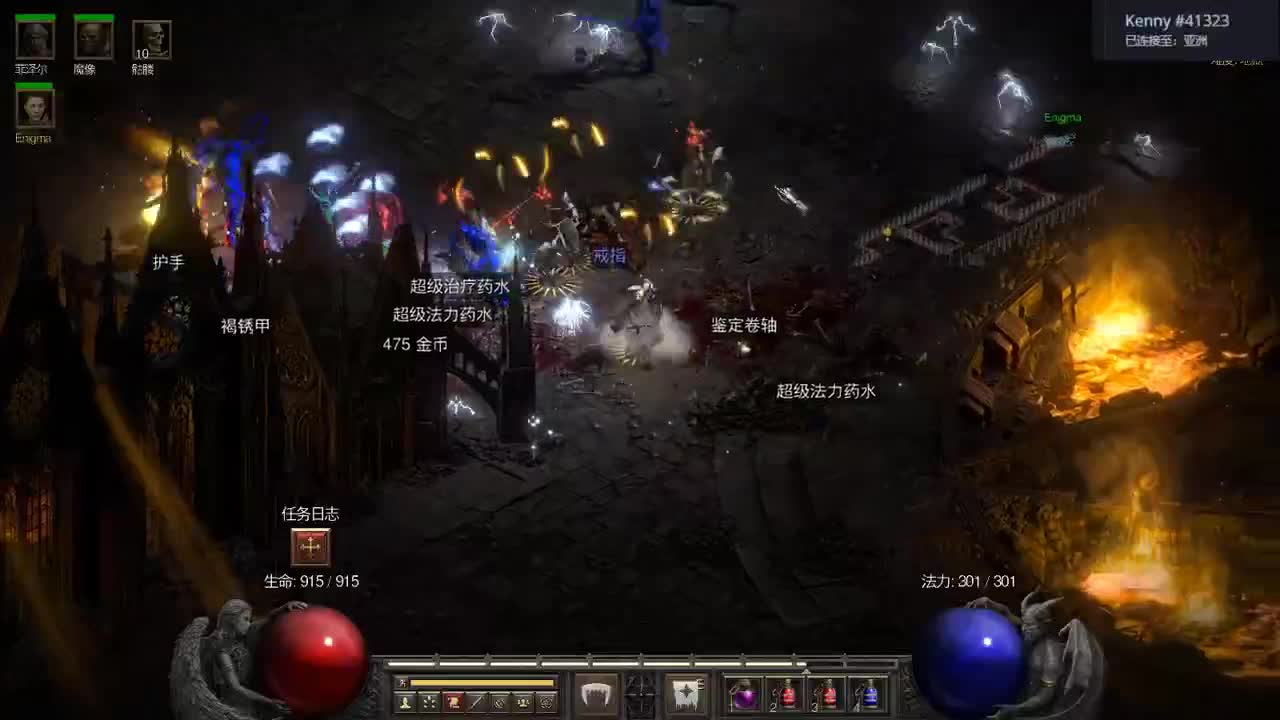Click the Enigma player portrait
The width and height of the screenshot is (1280, 720).
(x=34, y=108)
